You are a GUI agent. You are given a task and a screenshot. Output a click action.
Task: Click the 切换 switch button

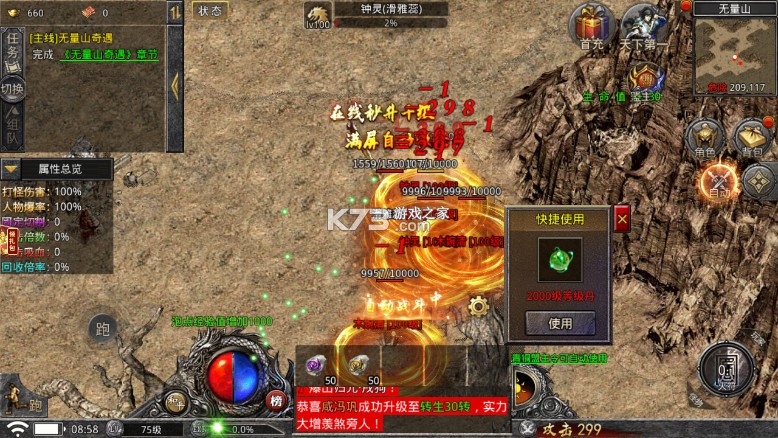click(12, 89)
